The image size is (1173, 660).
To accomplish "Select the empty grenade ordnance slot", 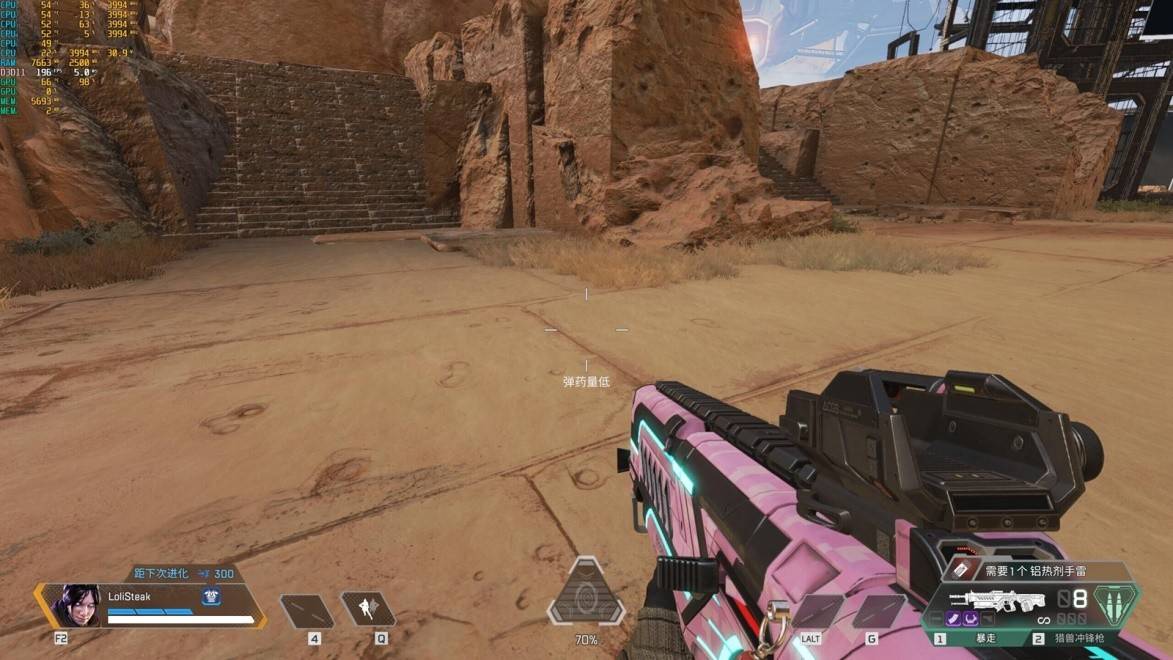I will pos(878,611).
